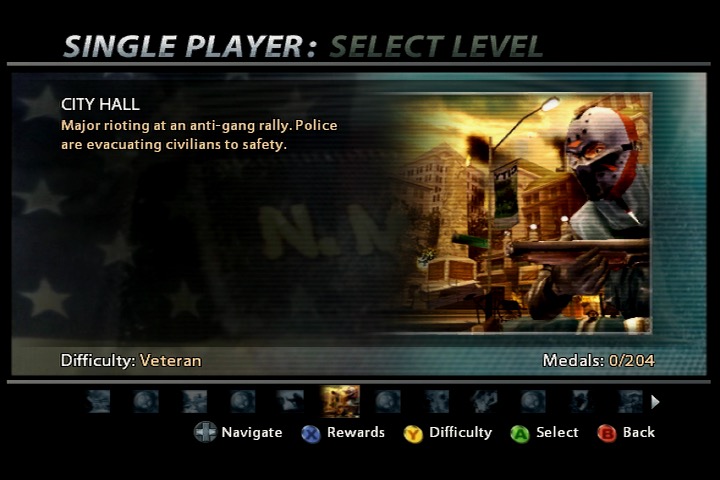Click the City Hall preview artwork
720x480 pixels.
point(520,212)
